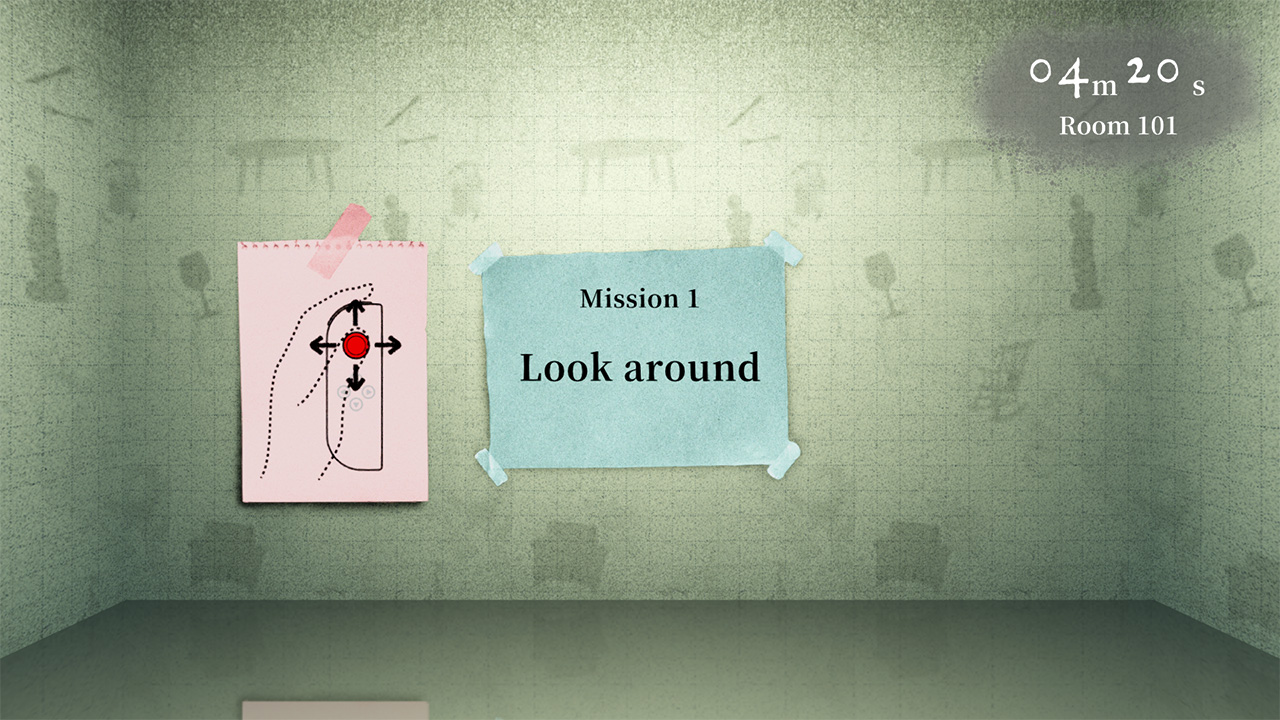This screenshot has width=1280, height=720.
Task: Open the Mission 1 note
Action: point(638,300)
